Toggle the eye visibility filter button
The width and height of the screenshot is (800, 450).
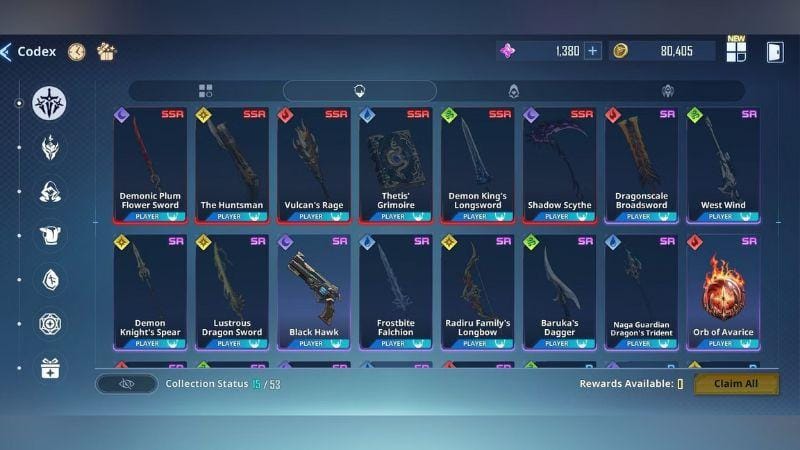(x=127, y=383)
